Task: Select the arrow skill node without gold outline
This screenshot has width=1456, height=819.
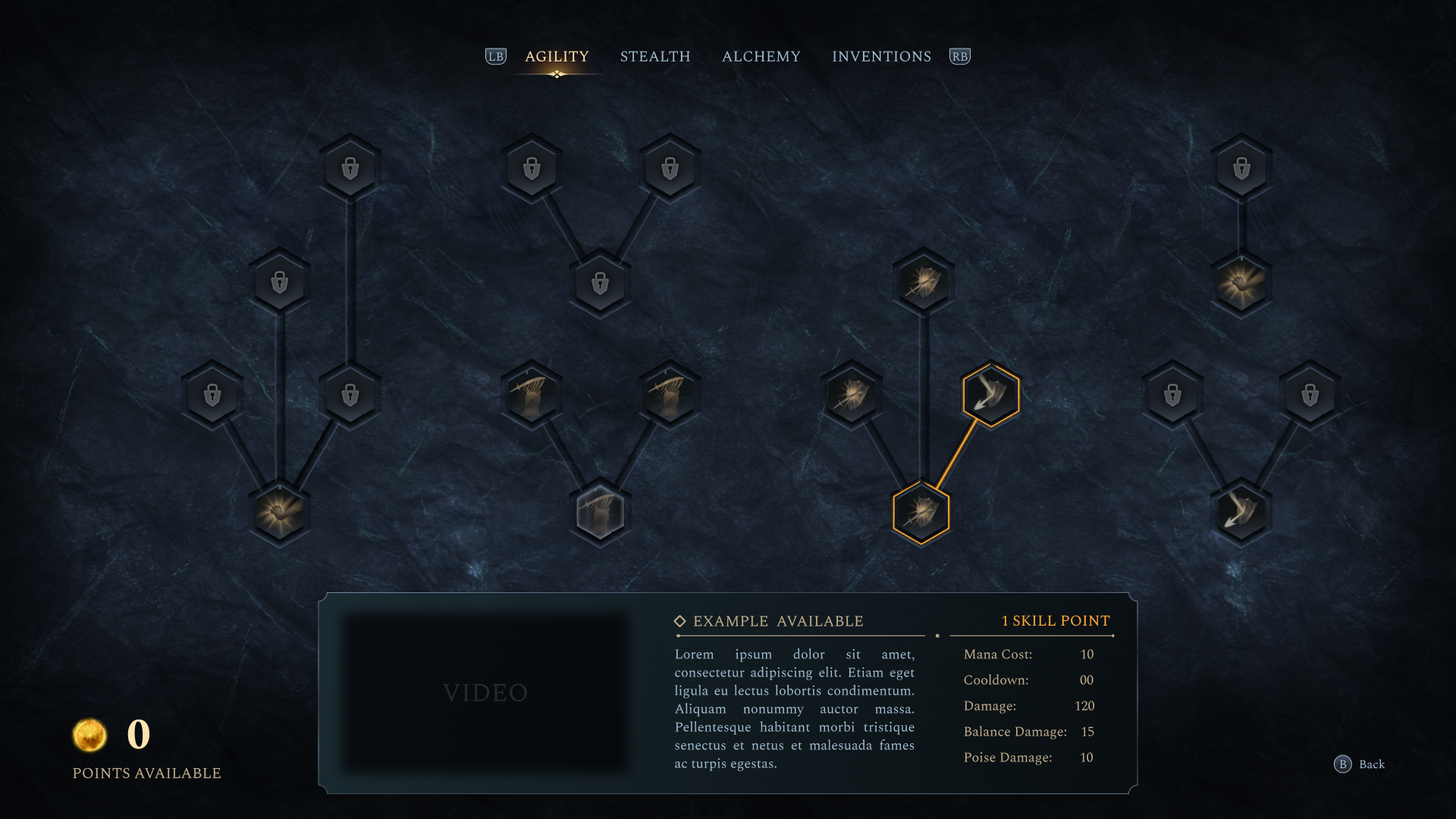Action: [x=1241, y=513]
